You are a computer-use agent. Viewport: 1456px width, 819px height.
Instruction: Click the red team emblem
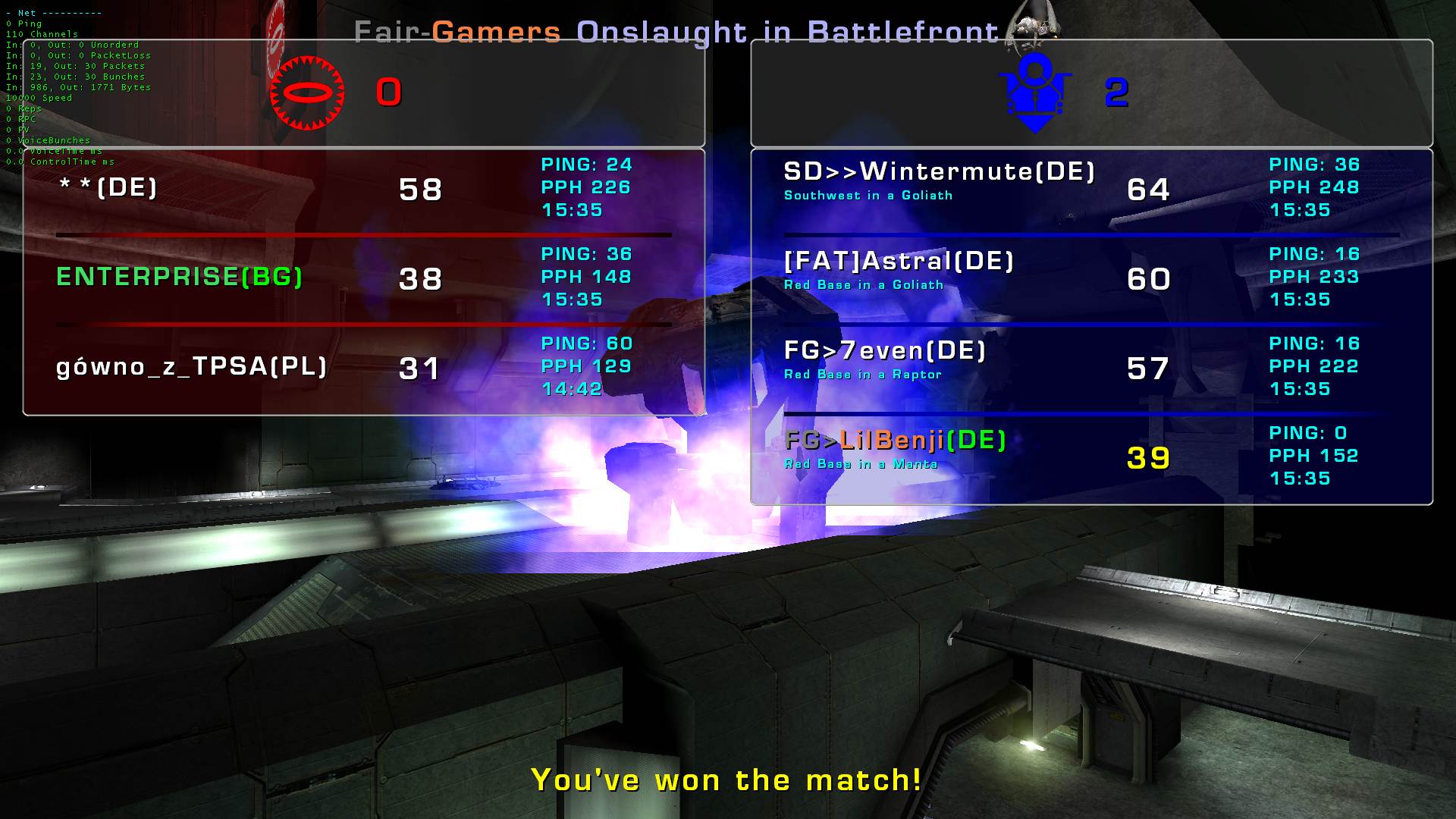click(307, 93)
